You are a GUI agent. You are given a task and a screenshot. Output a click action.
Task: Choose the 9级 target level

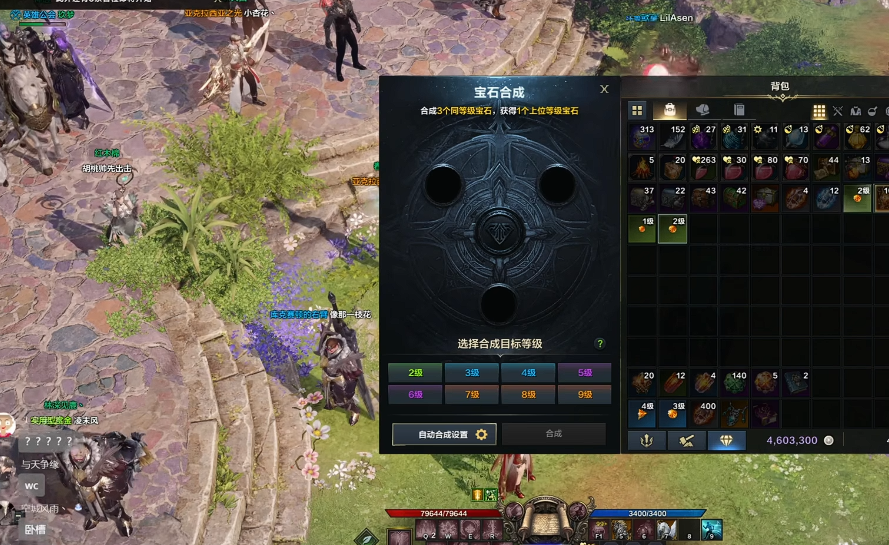tap(584, 394)
